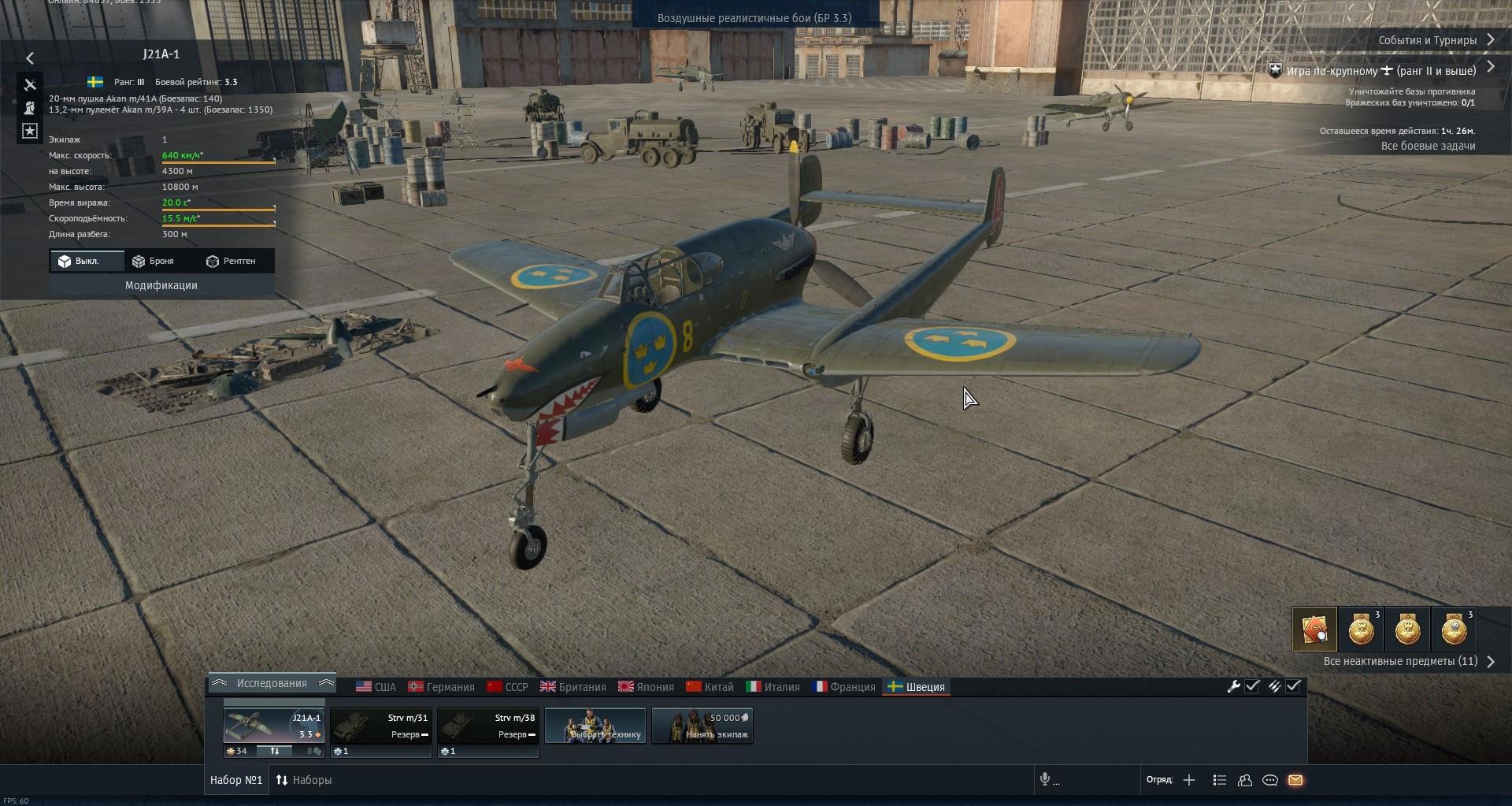
Task: Select the Швеция nation tab
Action: tap(916, 687)
